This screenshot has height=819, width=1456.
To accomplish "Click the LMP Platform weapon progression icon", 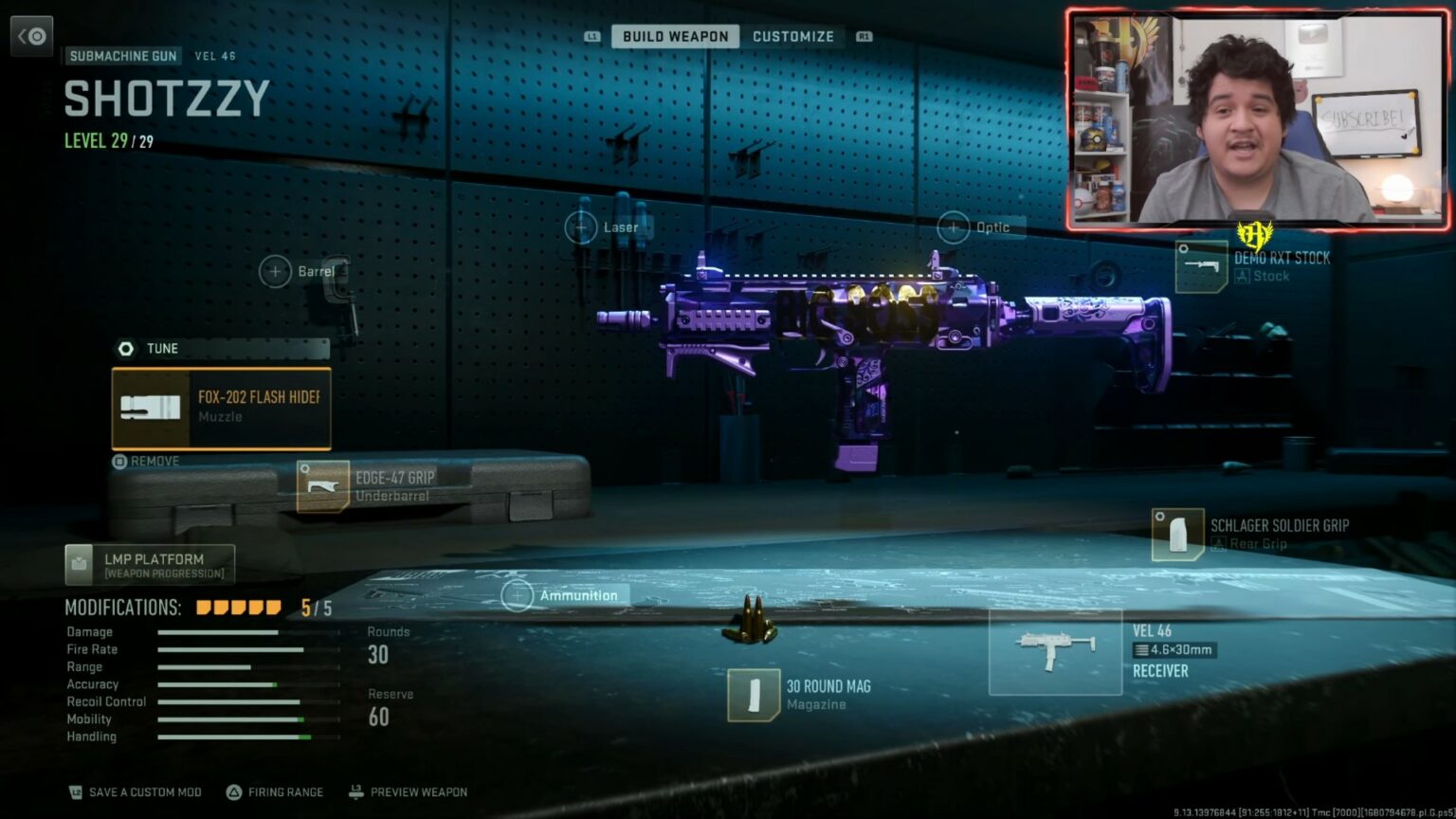I will click(78, 565).
